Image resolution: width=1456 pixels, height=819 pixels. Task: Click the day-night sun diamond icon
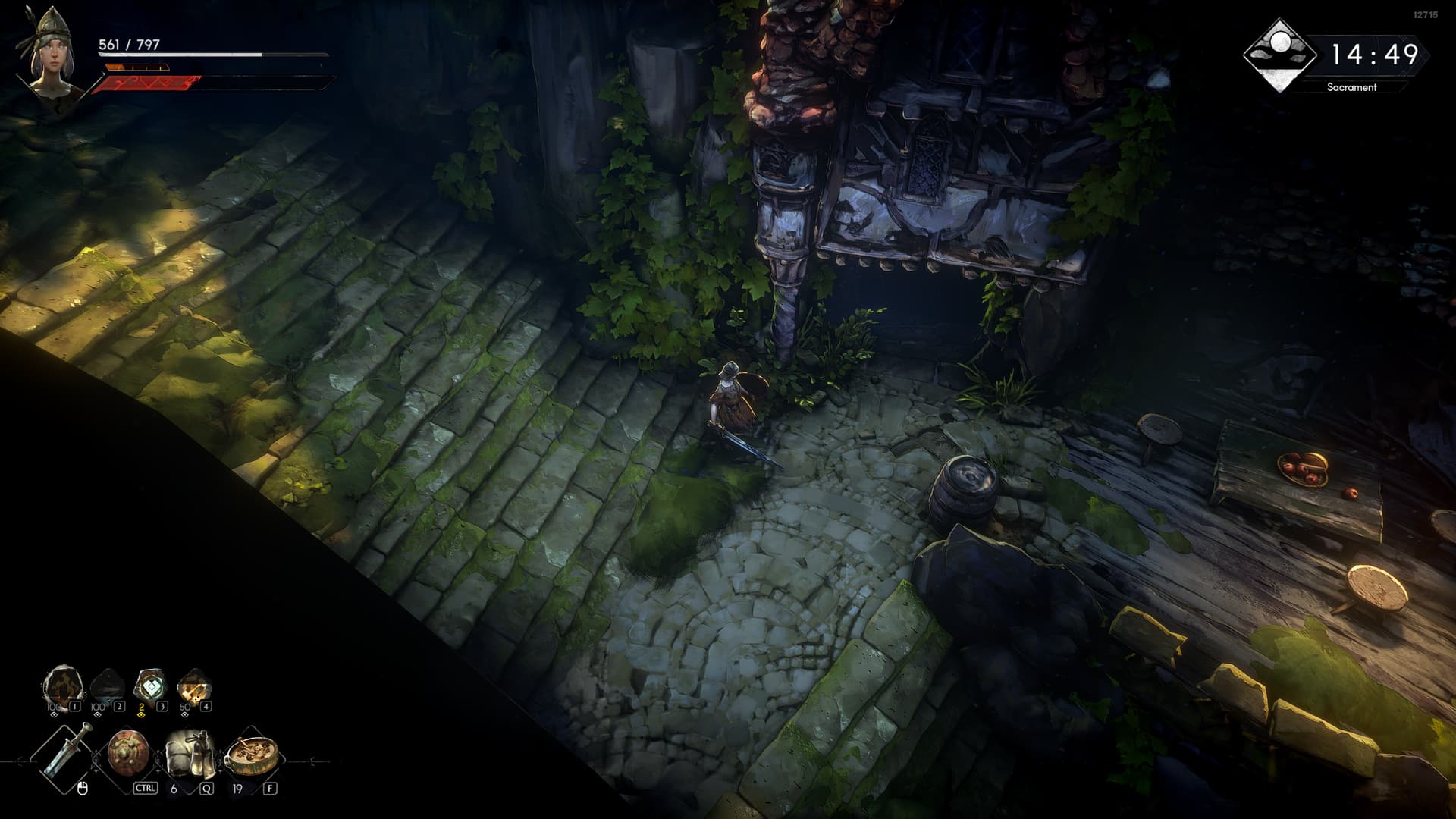coord(1280,55)
